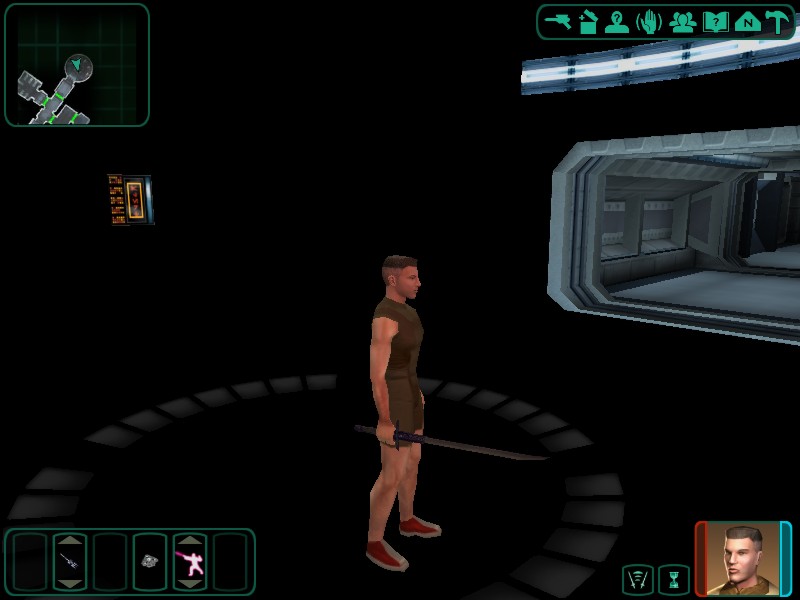Cycle the pink ability slot down arrow
The height and width of the screenshot is (600, 800).
tap(190, 583)
